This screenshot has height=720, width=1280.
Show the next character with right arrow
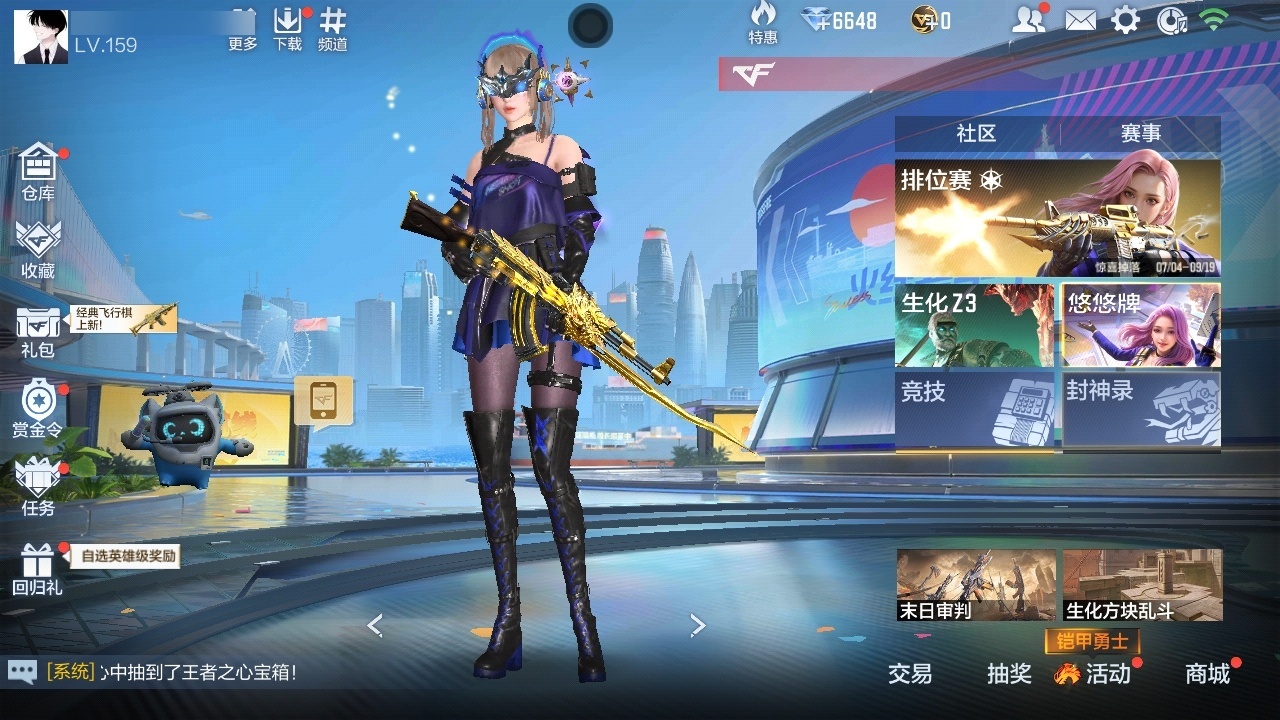click(x=698, y=626)
